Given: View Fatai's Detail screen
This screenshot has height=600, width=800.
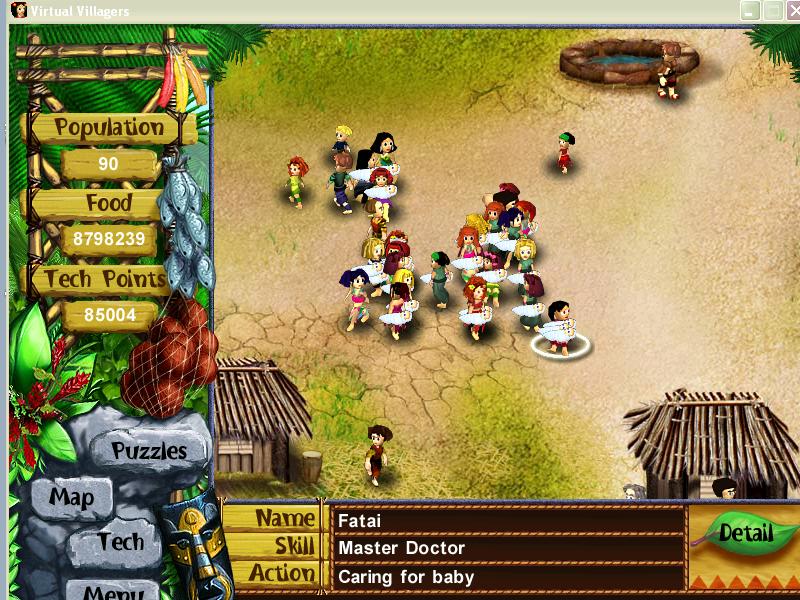Looking at the screenshot, I should click(746, 533).
